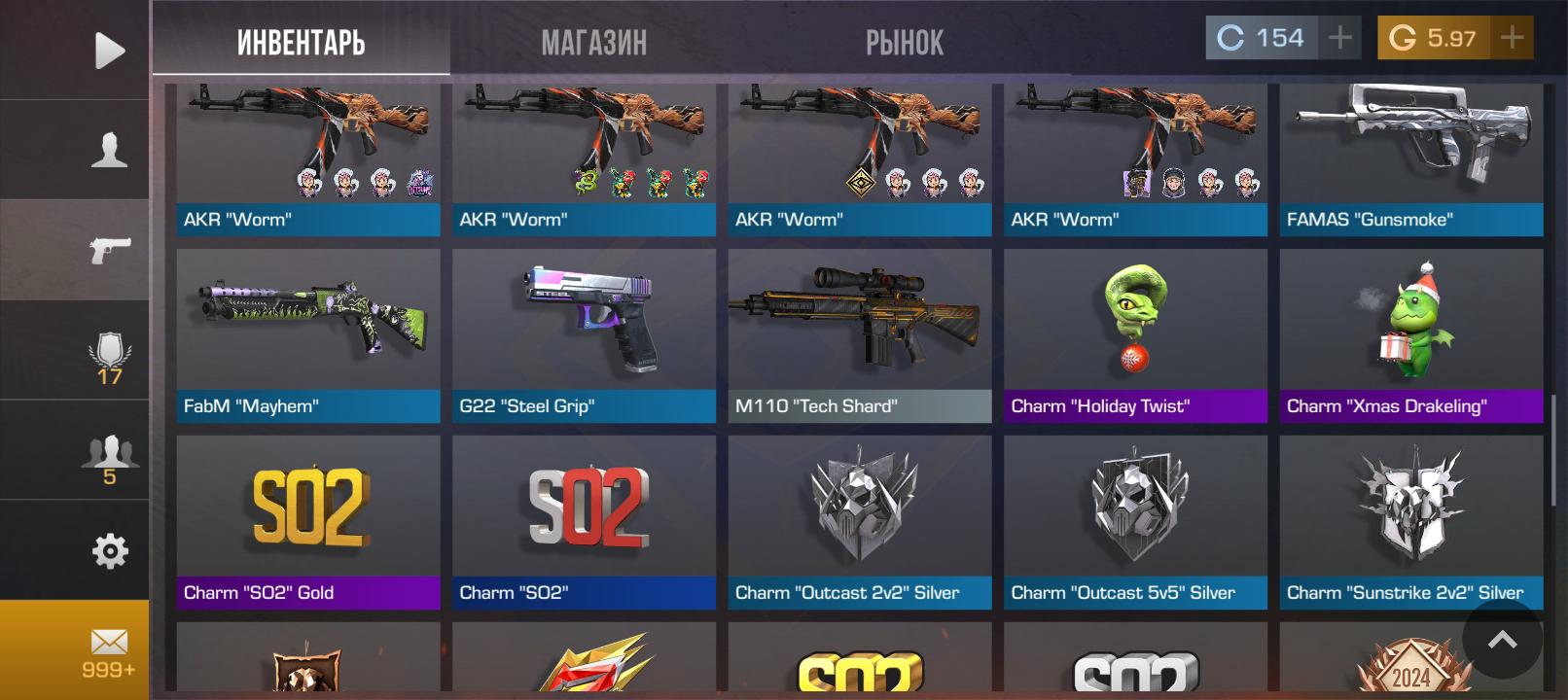Jump to top with the up-arrow button

[1502, 639]
